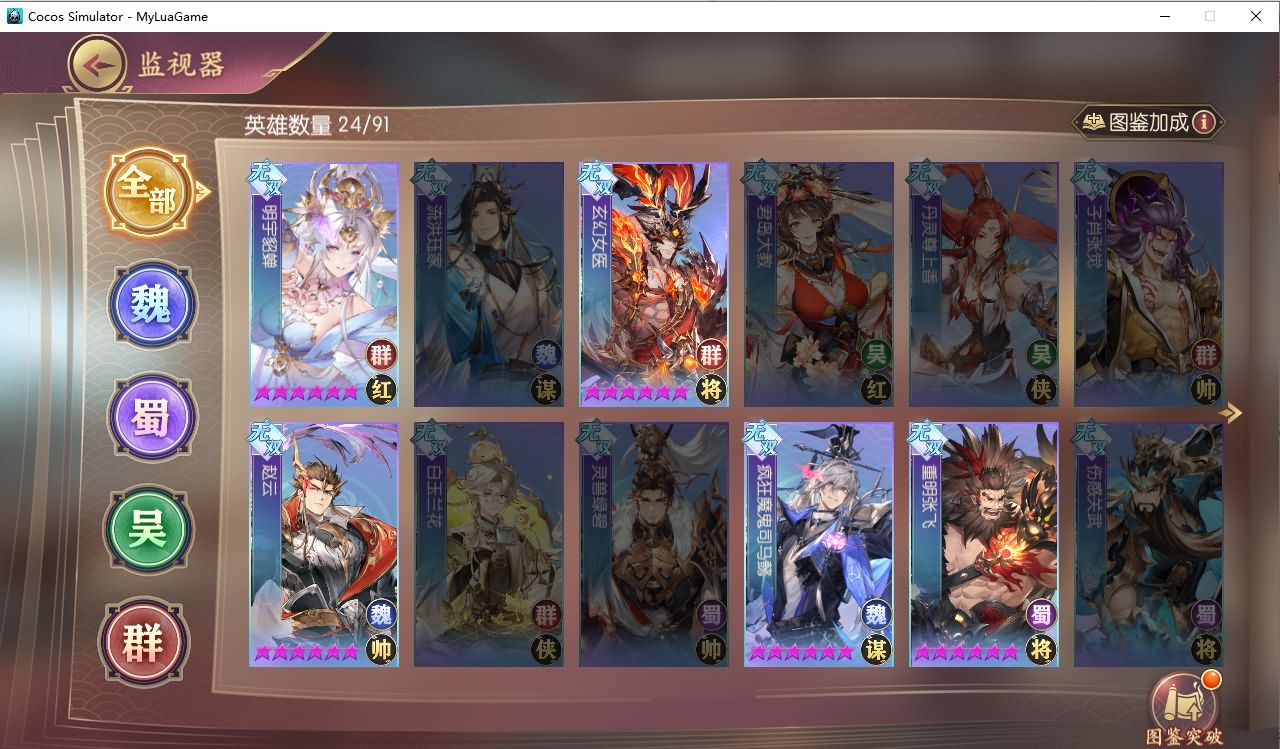Select the blue 魏 faction filter icon

(151, 305)
